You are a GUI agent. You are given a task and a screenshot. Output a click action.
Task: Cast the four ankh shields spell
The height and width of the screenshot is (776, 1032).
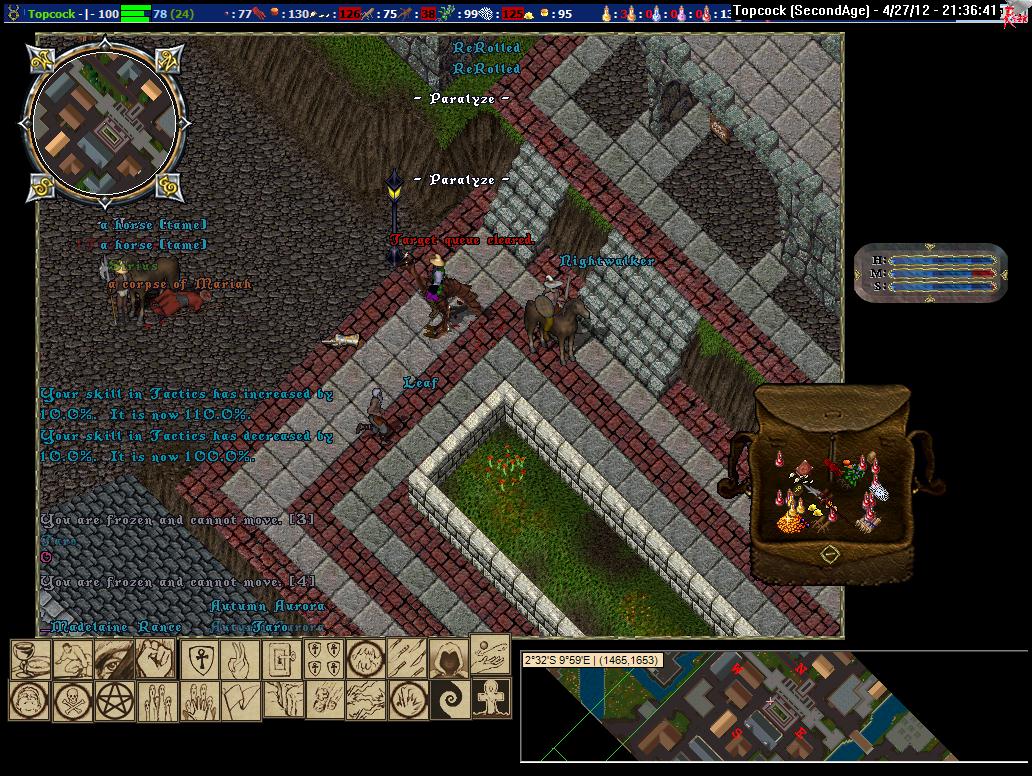[323, 659]
